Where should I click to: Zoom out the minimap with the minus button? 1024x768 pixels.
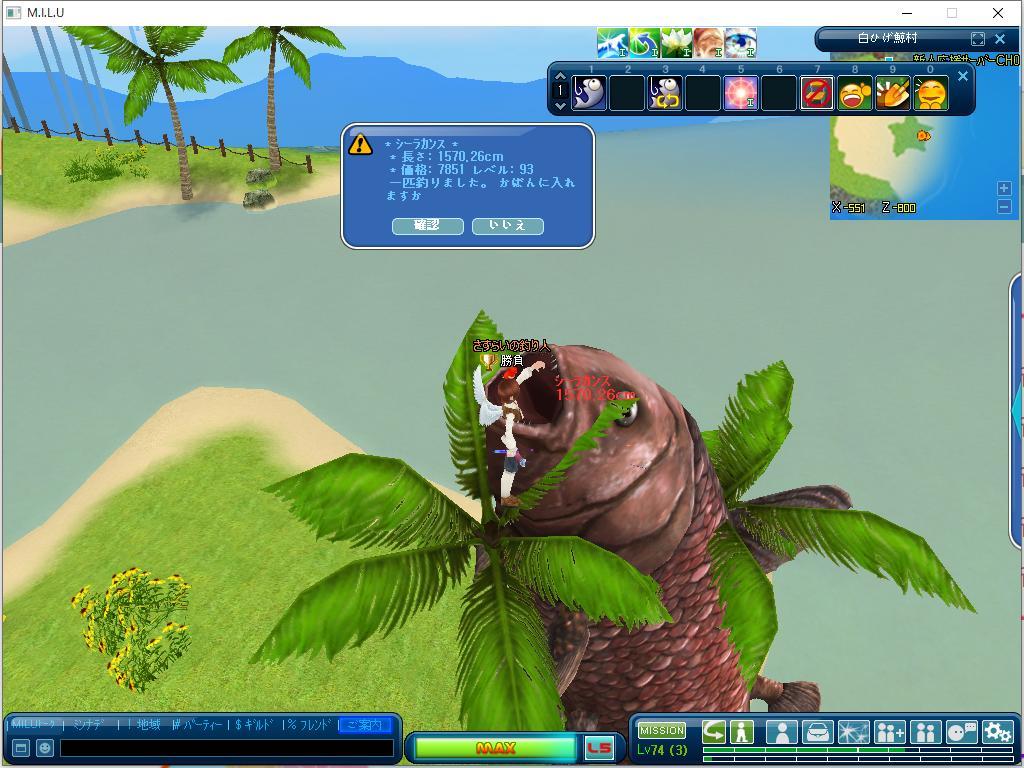(x=1004, y=206)
